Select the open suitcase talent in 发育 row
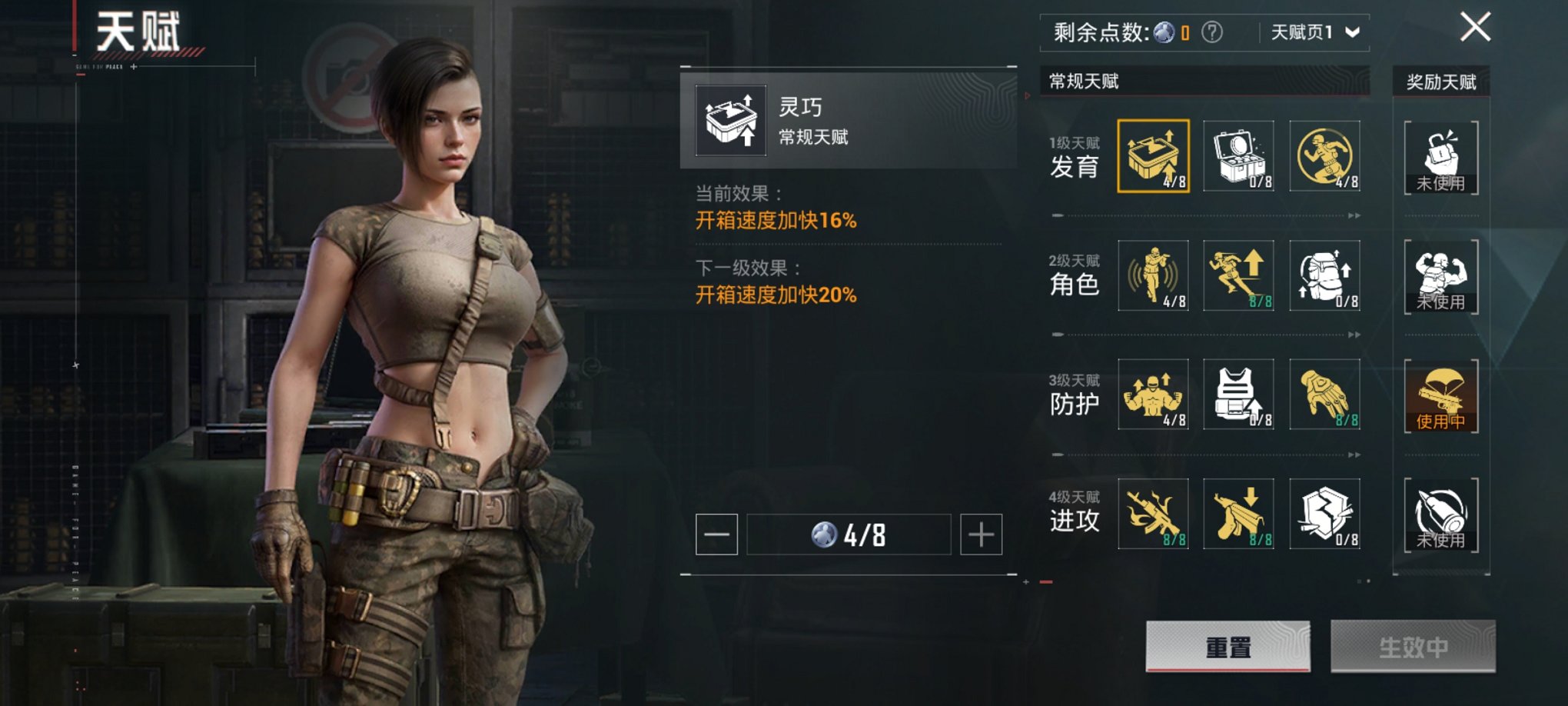The height and width of the screenshot is (706, 1568). [x=1238, y=156]
